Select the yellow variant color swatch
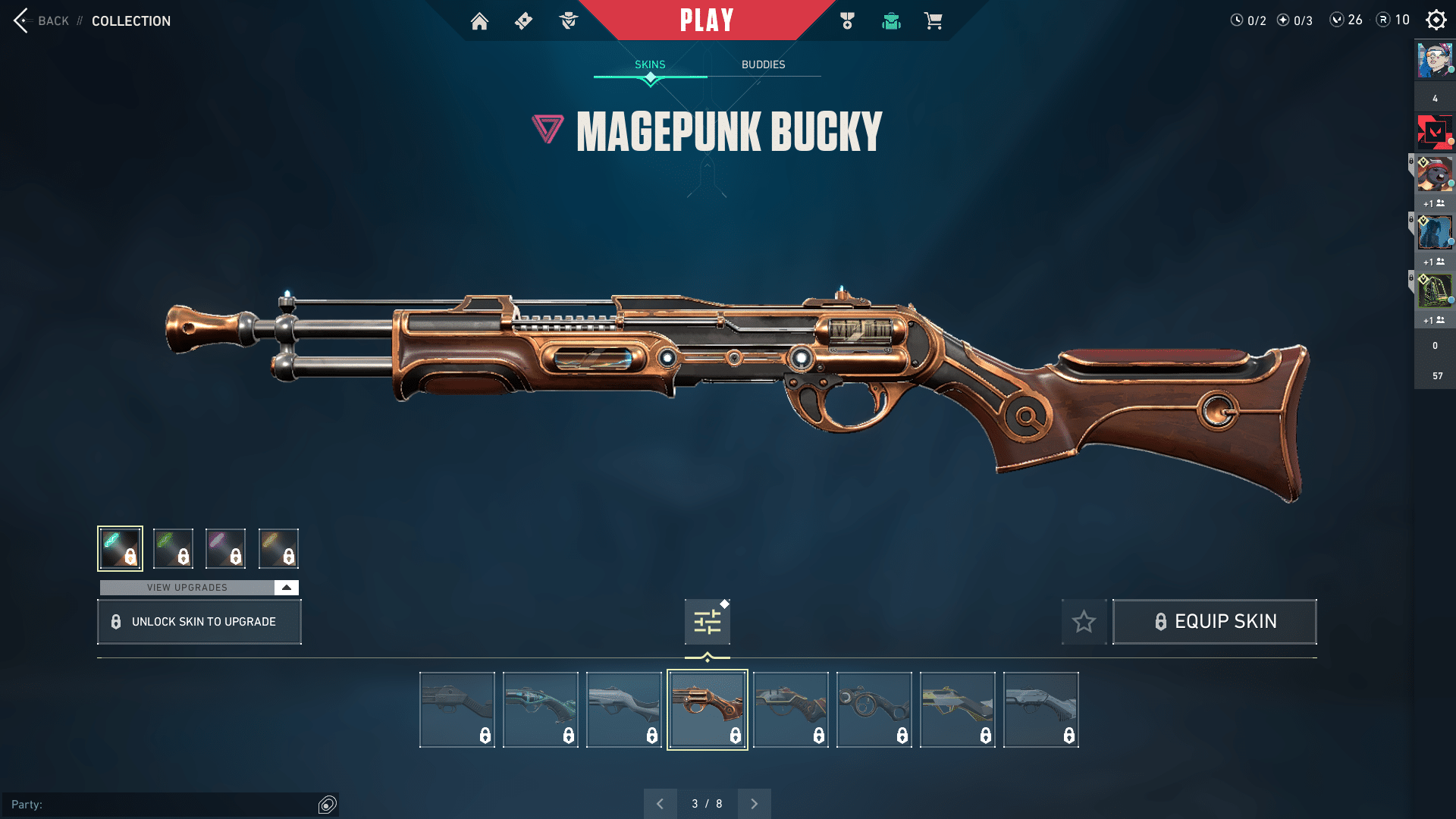The width and height of the screenshot is (1456, 819). point(278,548)
